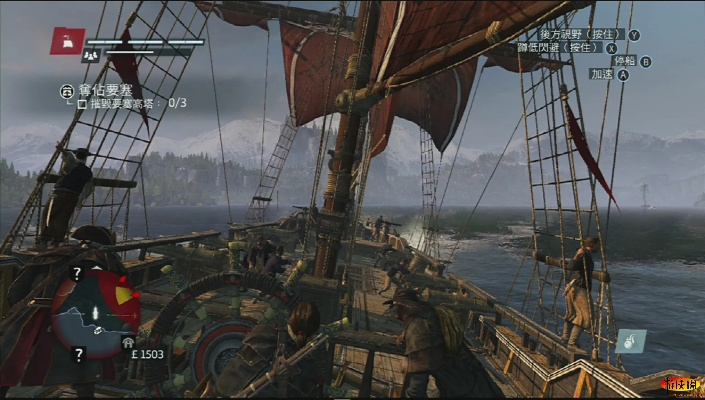Select the crew members icon
705x400 pixels.
pyautogui.click(x=89, y=57)
